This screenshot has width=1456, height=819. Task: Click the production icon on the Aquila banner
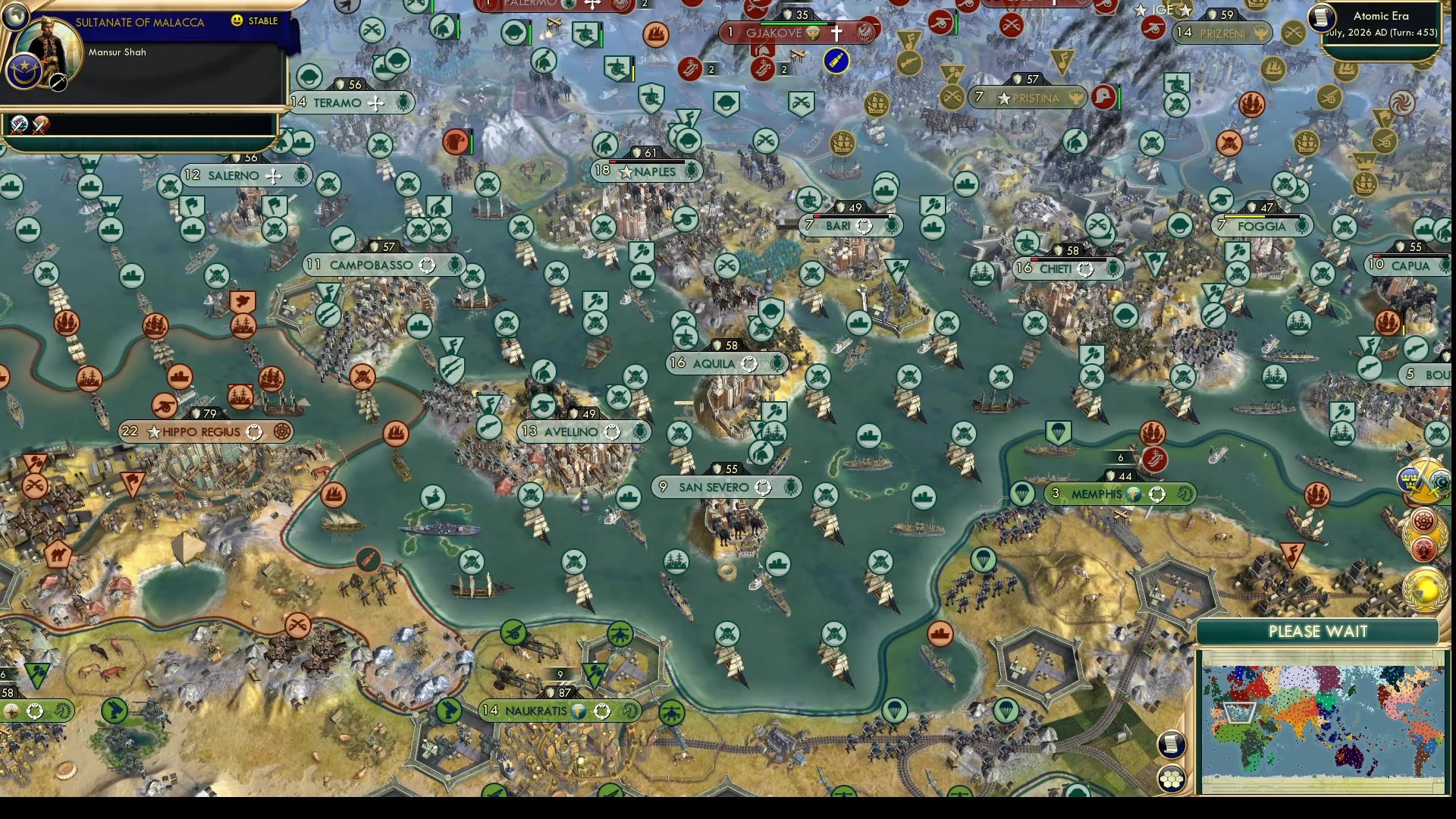click(x=751, y=364)
